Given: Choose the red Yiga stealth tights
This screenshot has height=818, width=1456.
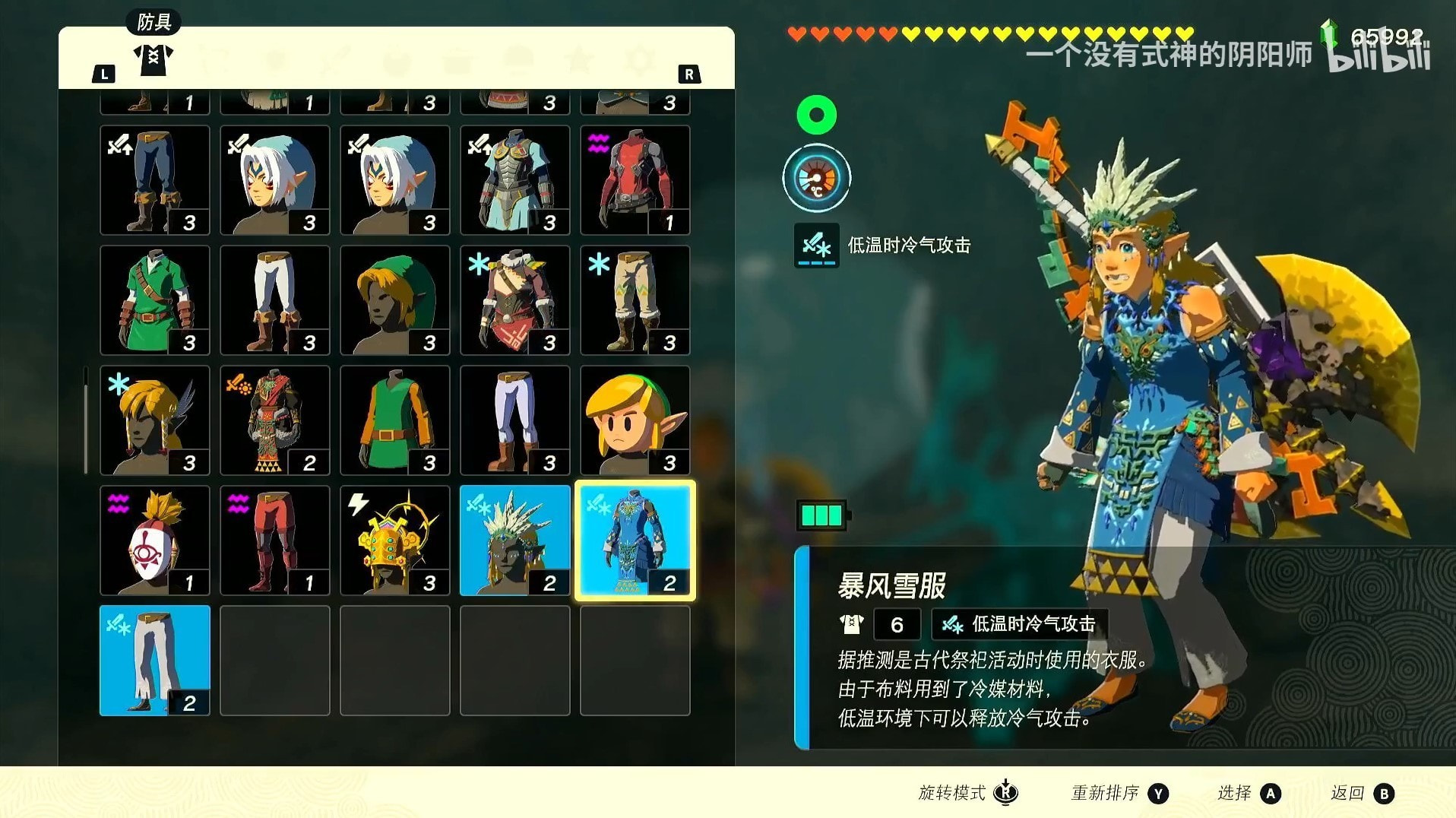Looking at the screenshot, I should tap(274, 541).
